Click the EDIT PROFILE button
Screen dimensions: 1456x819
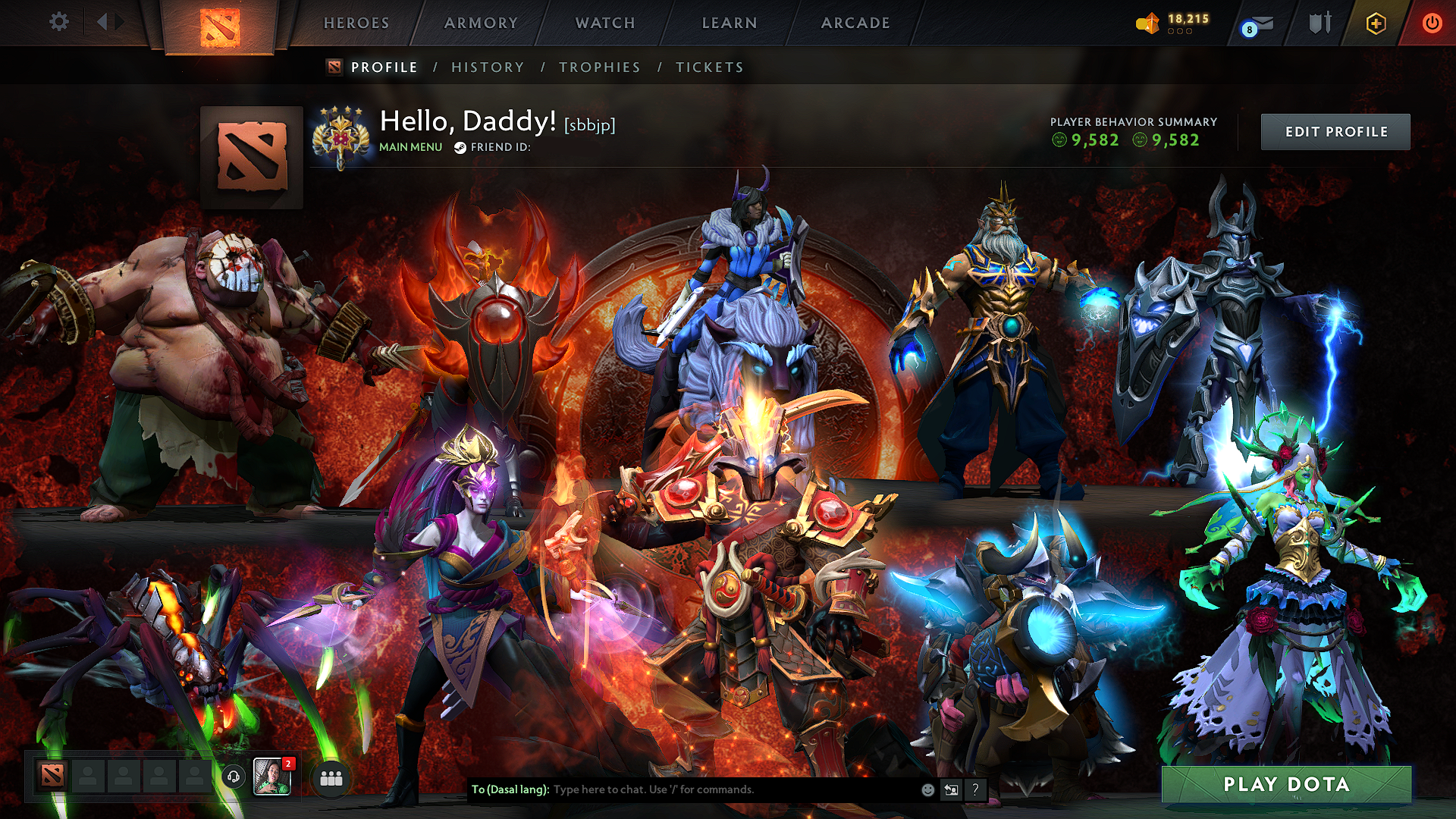pos(1335,131)
